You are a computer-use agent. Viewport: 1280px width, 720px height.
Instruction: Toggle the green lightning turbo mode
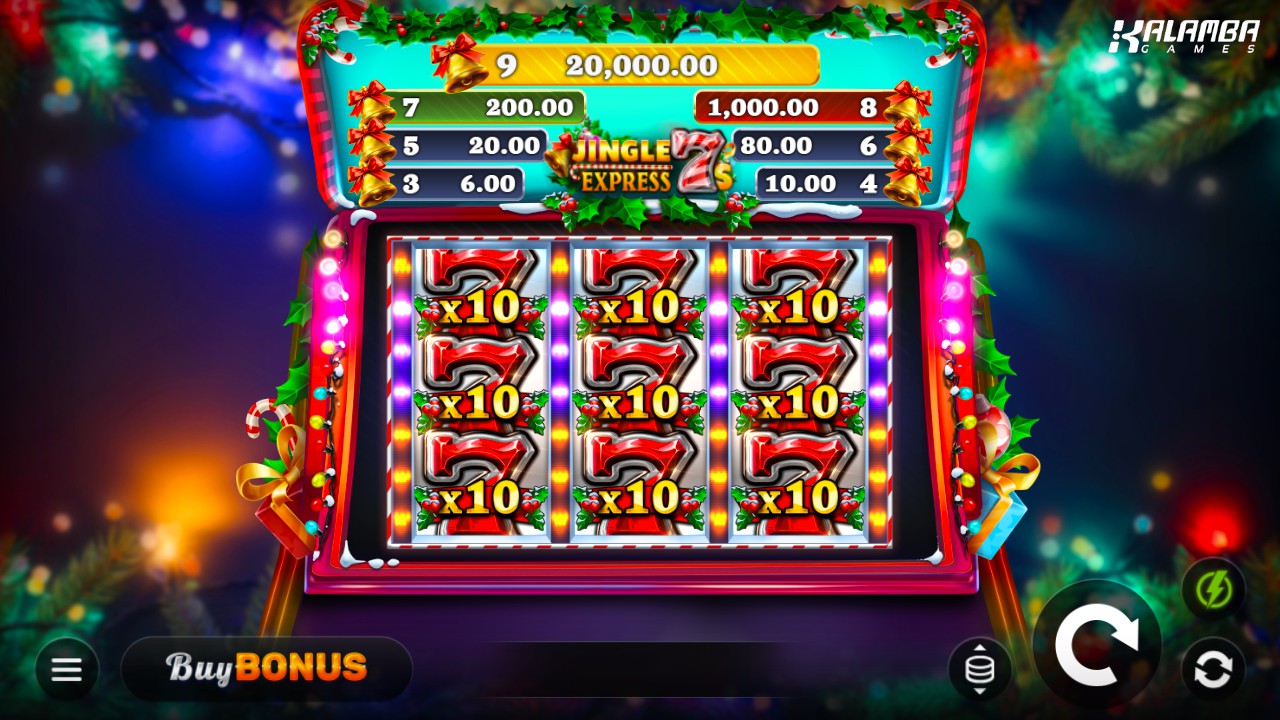pos(1213,589)
